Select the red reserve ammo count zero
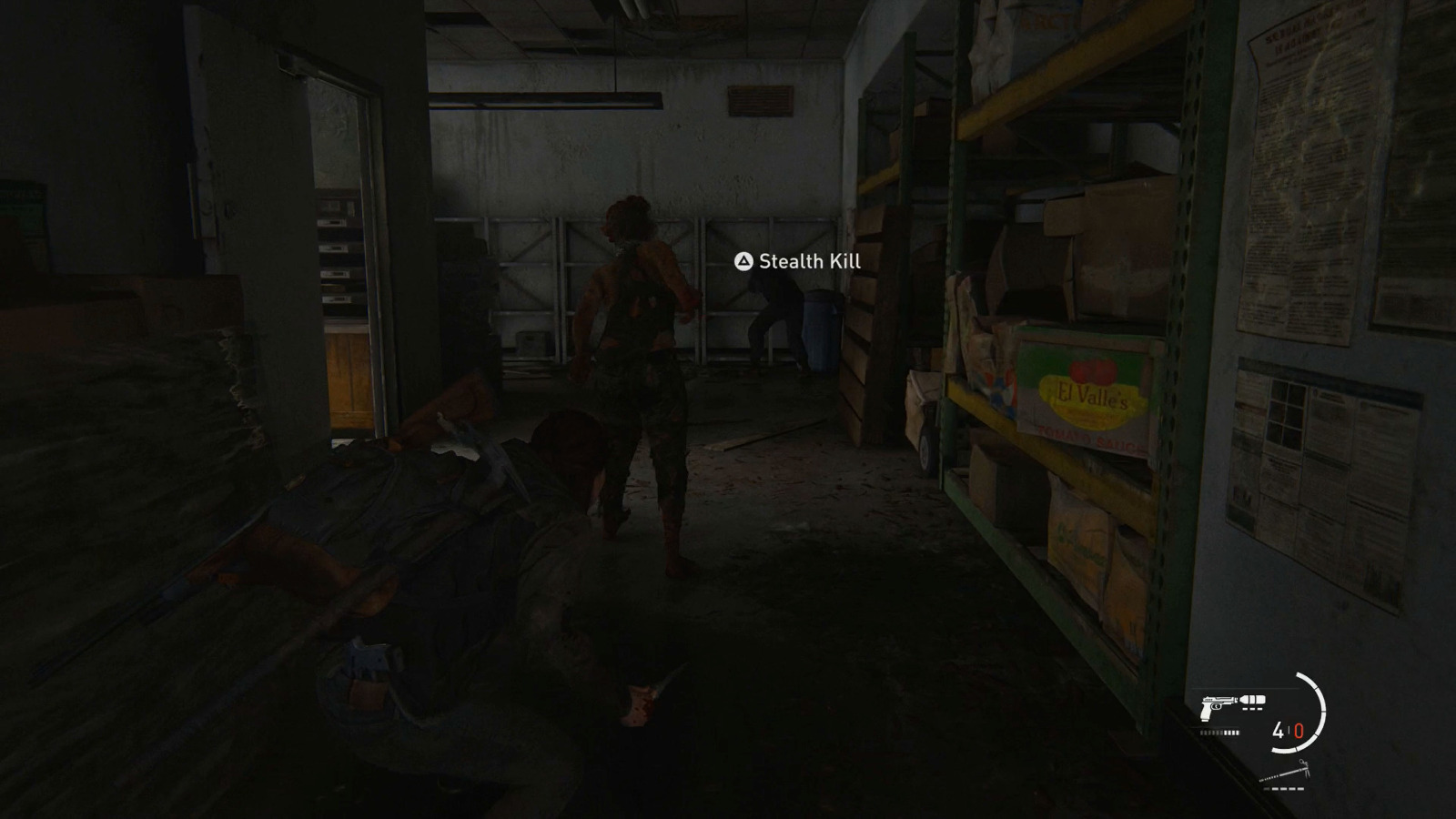Viewport: 1456px width, 819px height. pos(1299,730)
